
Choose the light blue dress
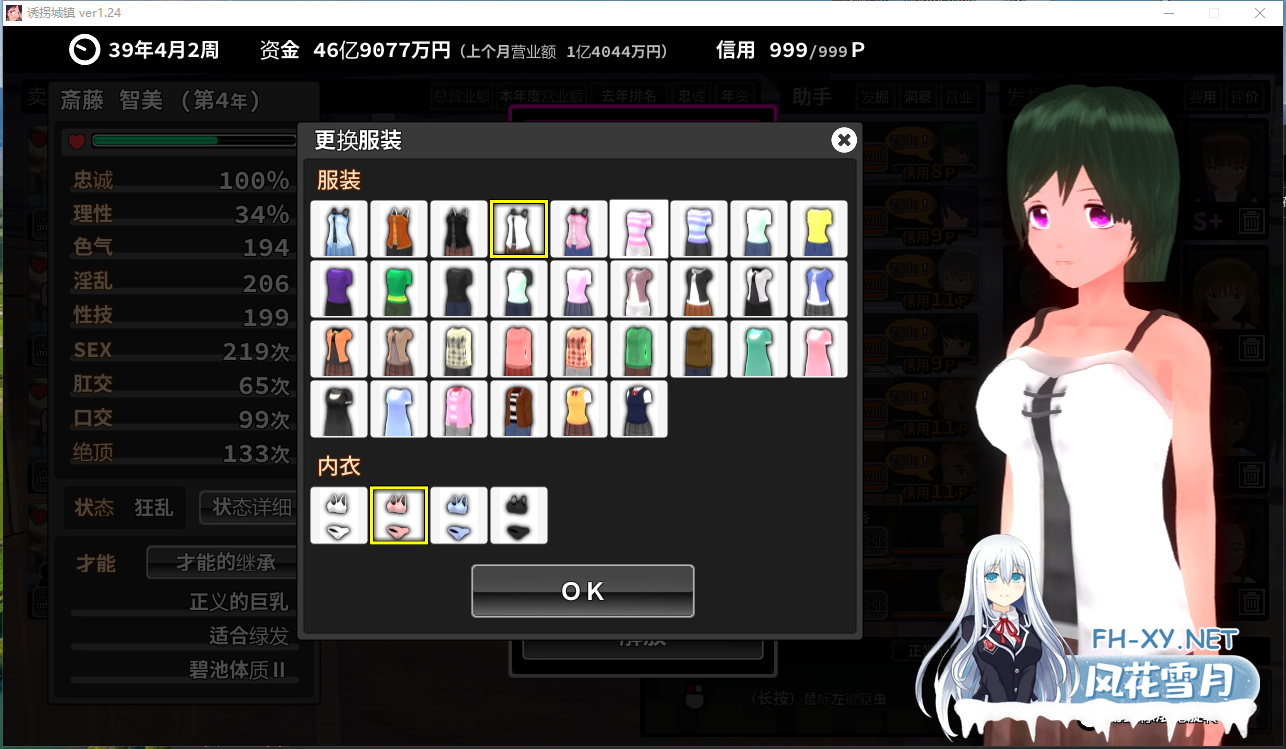pos(399,409)
